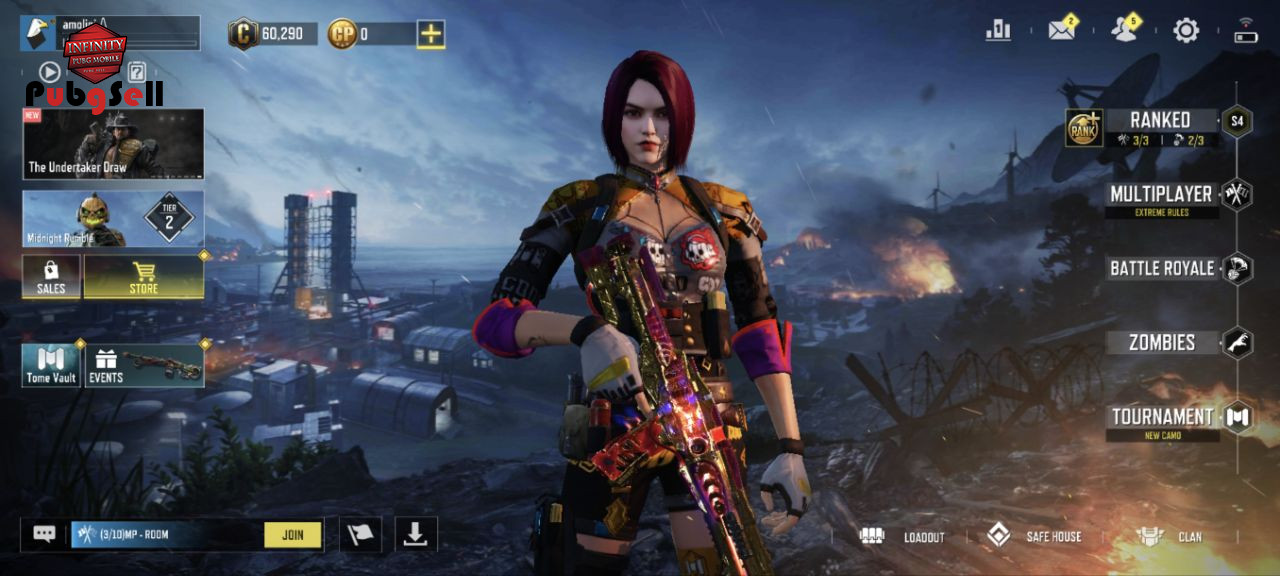Open the Store
Image resolution: width=1280 pixels, height=576 pixels.
pyautogui.click(x=144, y=276)
